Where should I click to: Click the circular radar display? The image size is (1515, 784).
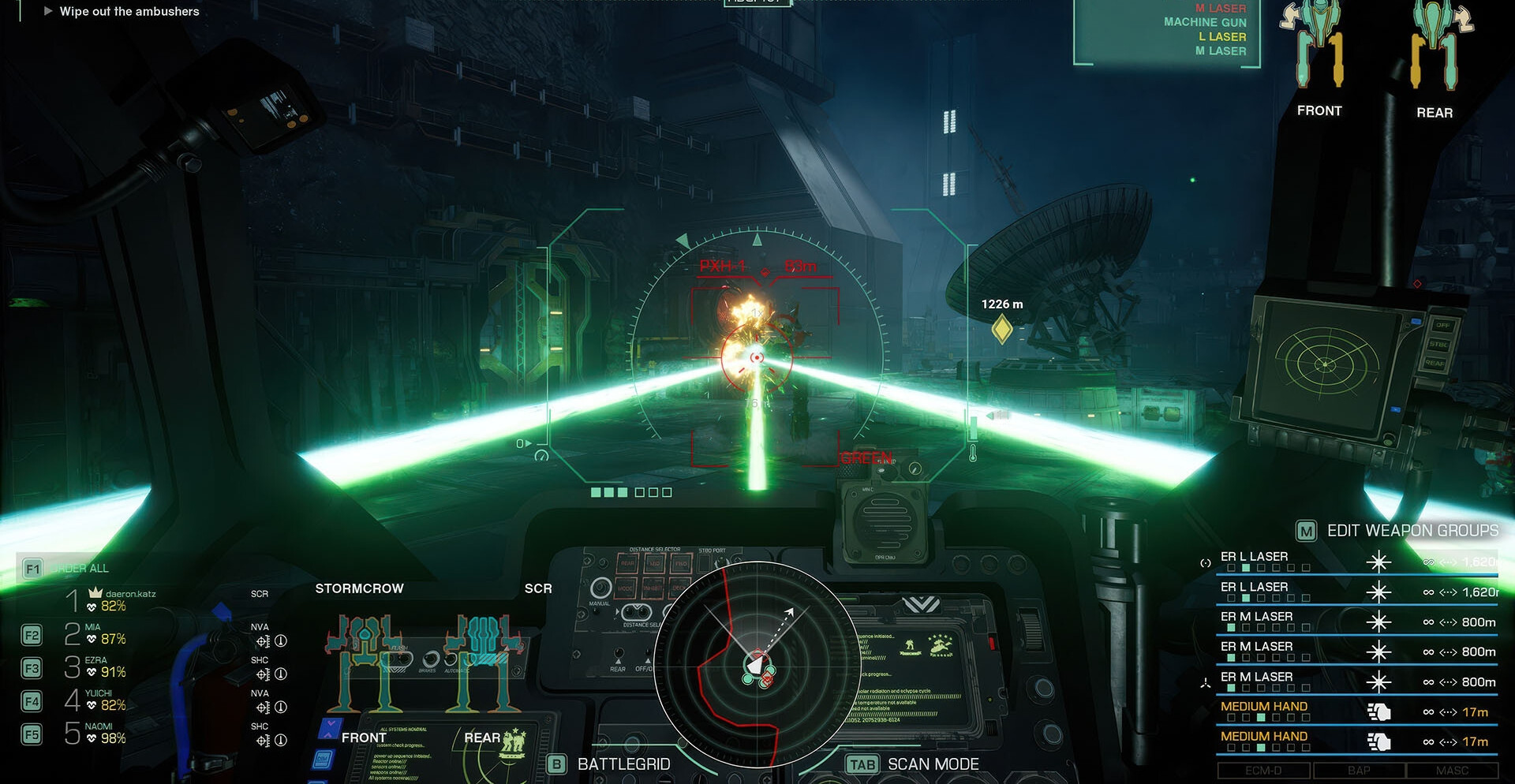pos(757,664)
